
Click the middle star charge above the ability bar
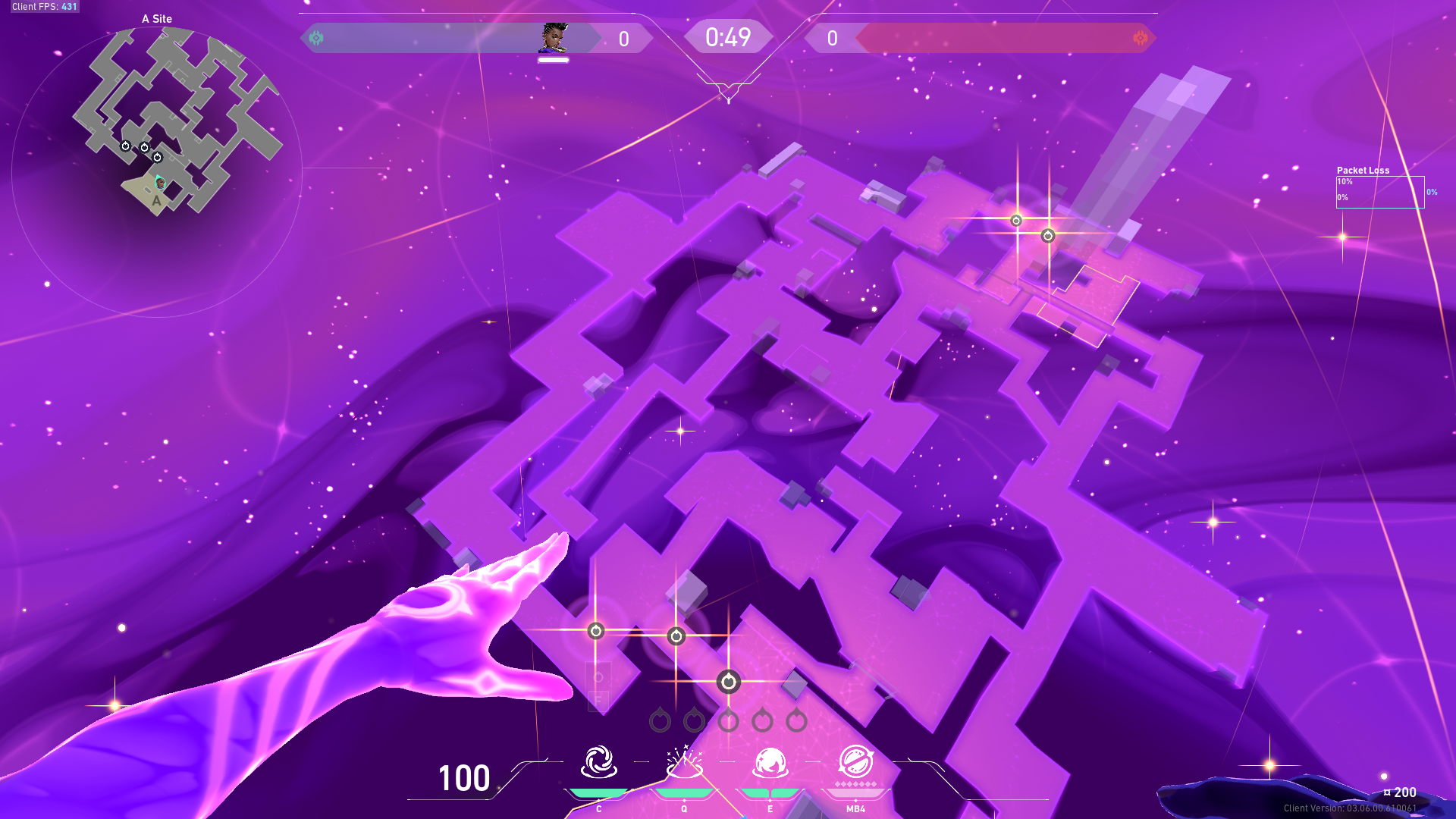[730, 721]
